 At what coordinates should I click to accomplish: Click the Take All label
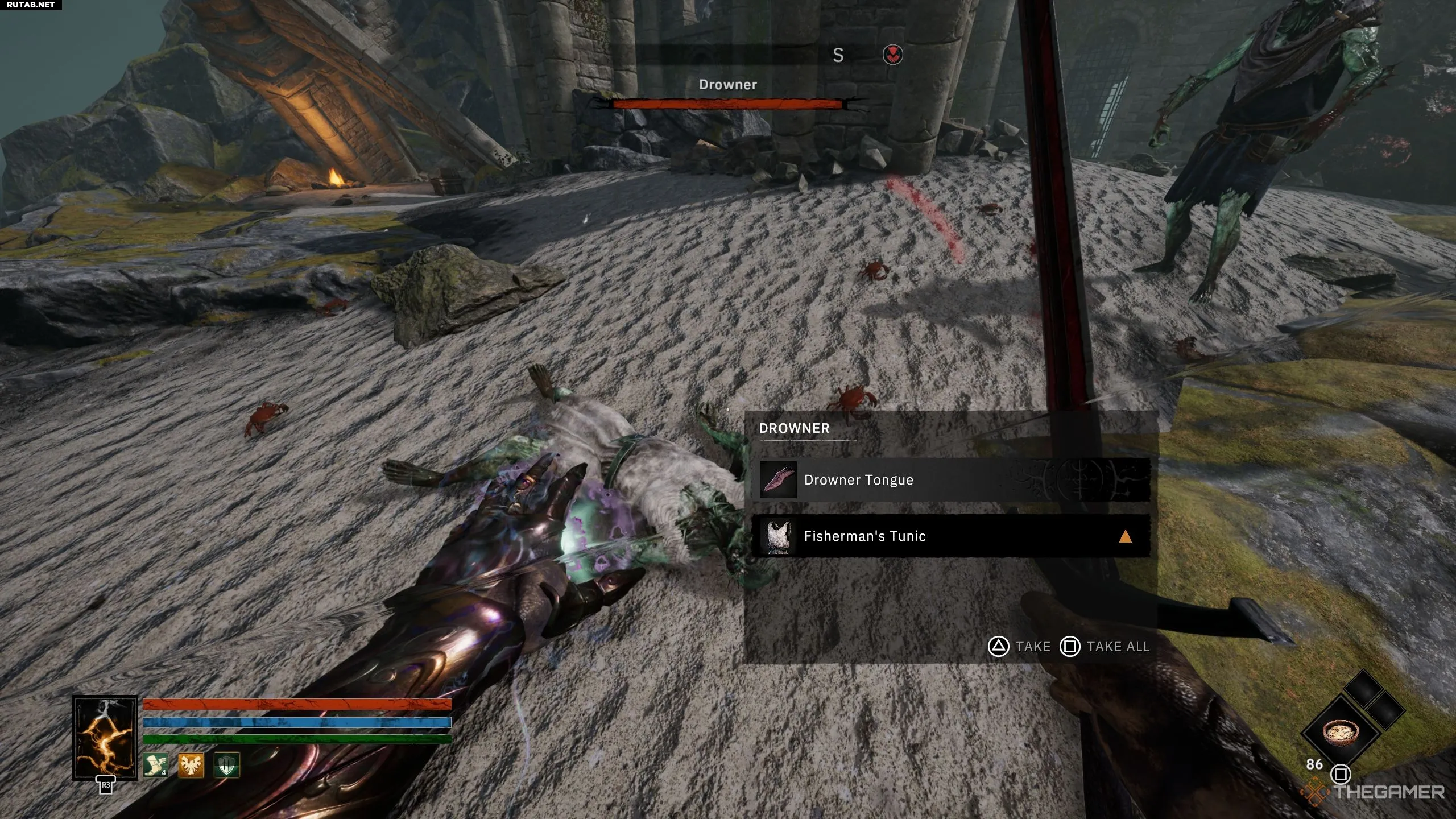(1118, 647)
